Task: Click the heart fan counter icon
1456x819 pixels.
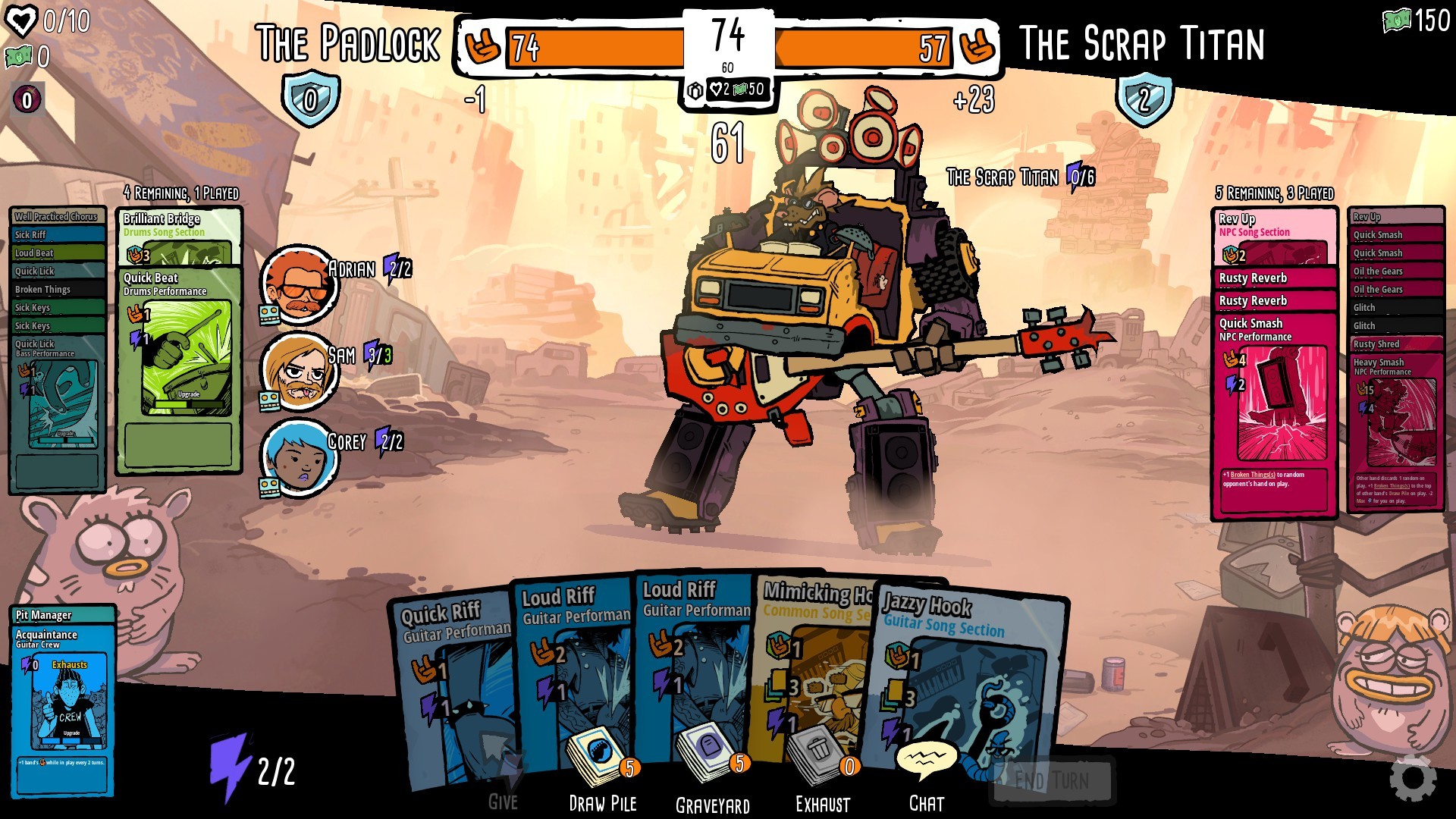Action: pyautogui.click(x=23, y=20)
